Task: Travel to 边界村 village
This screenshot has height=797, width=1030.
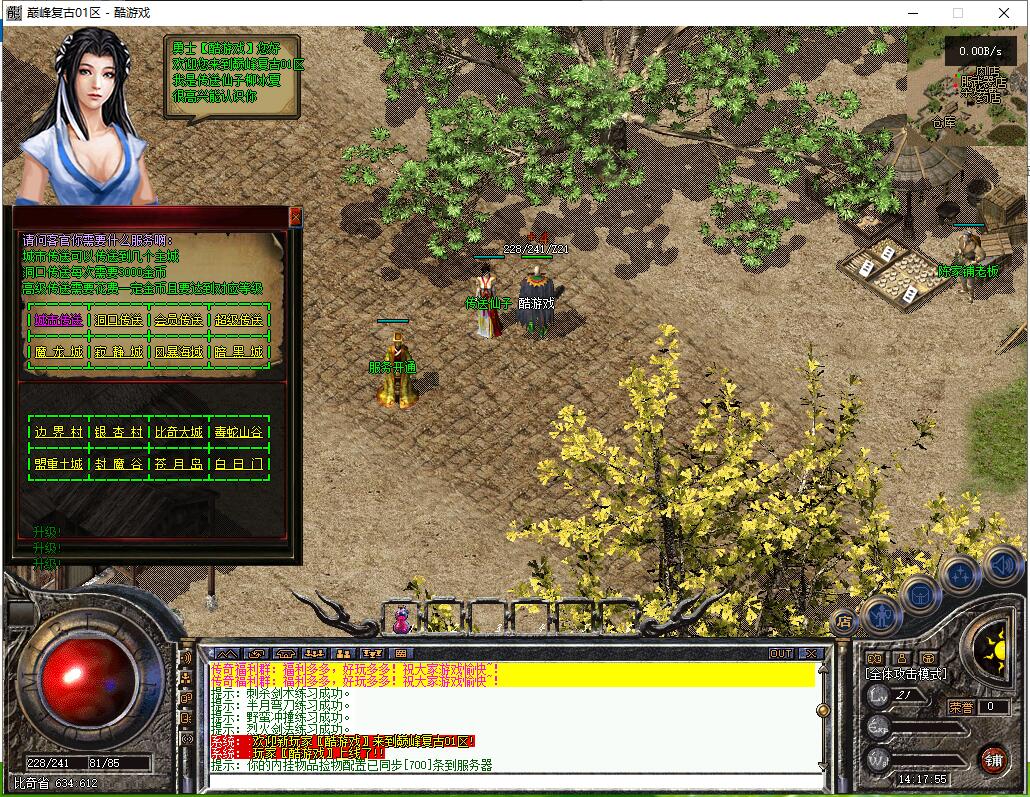Action: pos(59,432)
